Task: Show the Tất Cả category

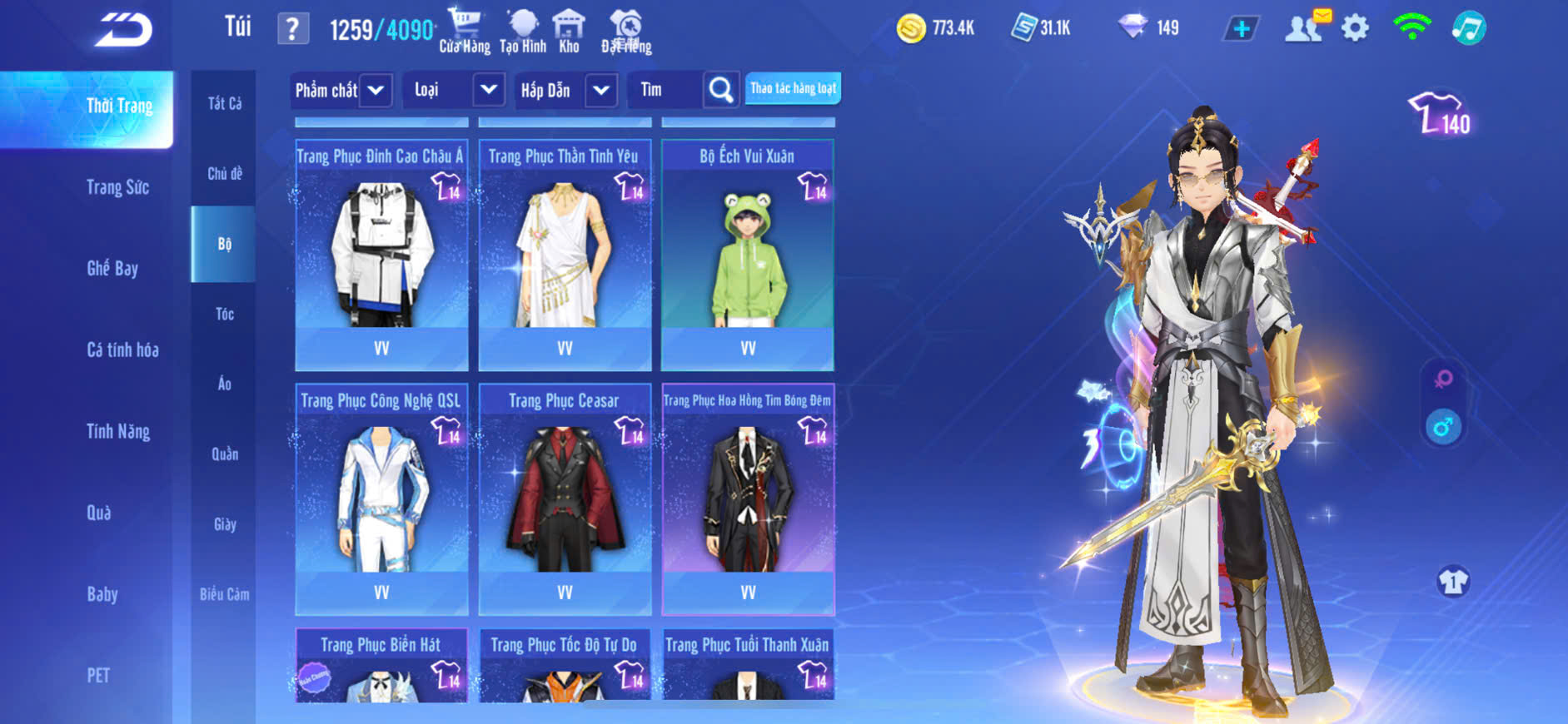Action: [x=224, y=103]
